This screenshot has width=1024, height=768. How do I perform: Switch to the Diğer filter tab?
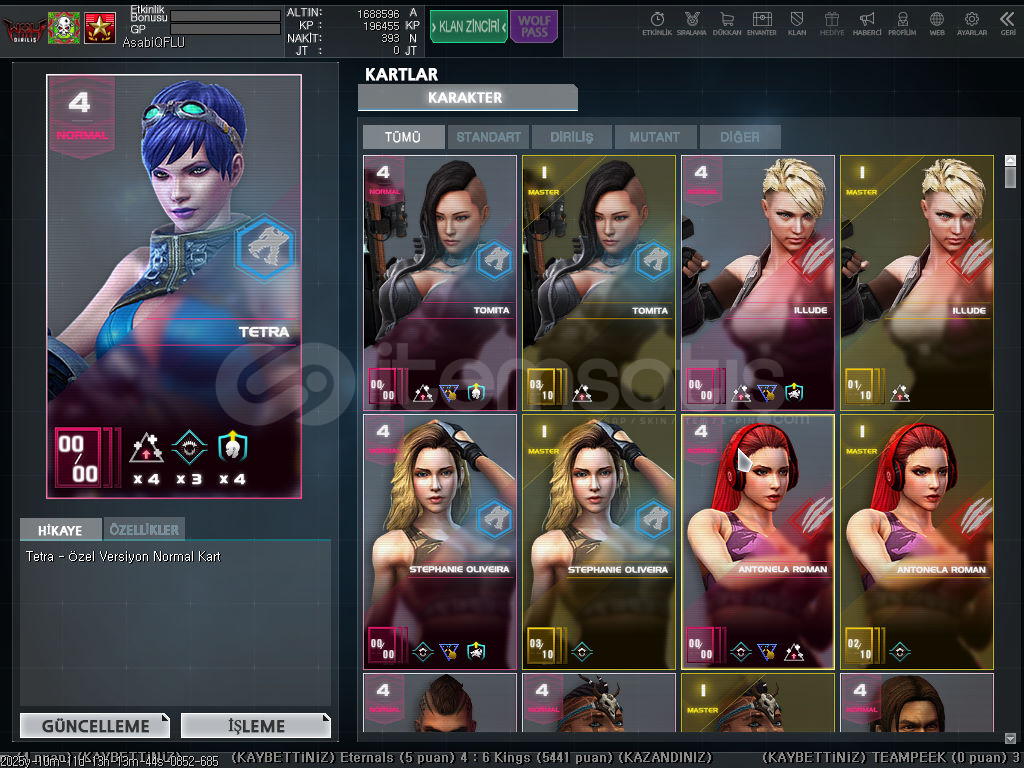[x=739, y=137]
